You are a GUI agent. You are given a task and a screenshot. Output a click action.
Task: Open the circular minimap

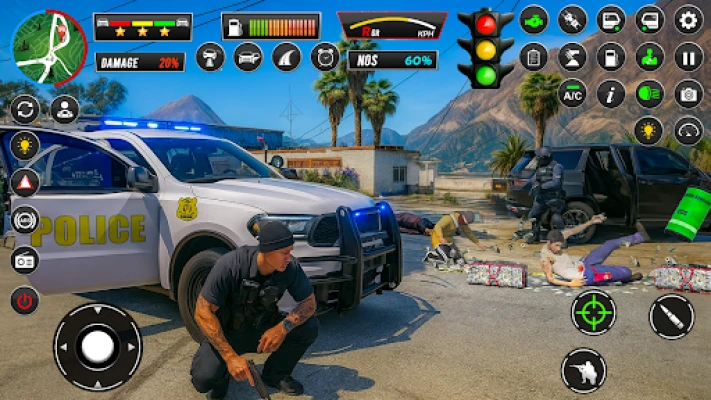[x=49, y=47]
